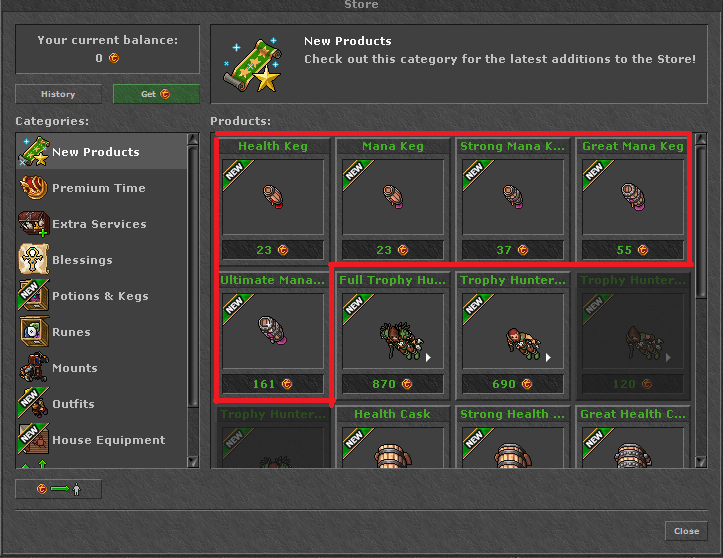Pick the Great Mana Keg product
Screen dimensions: 723x558
[x=633, y=199]
